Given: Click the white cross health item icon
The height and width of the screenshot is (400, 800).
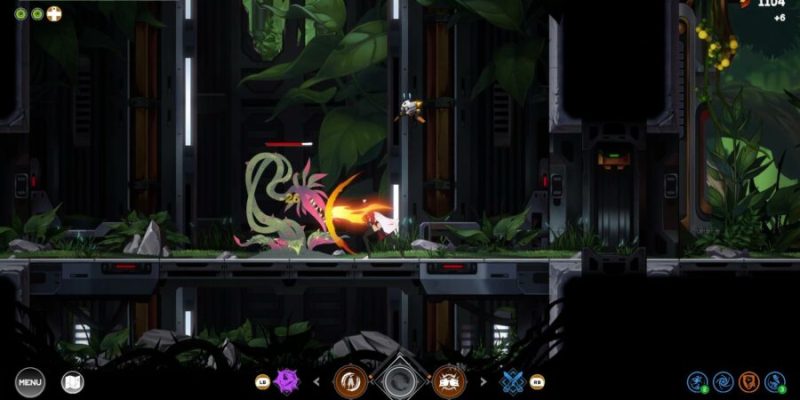Looking at the screenshot, I should coord(54,14).
